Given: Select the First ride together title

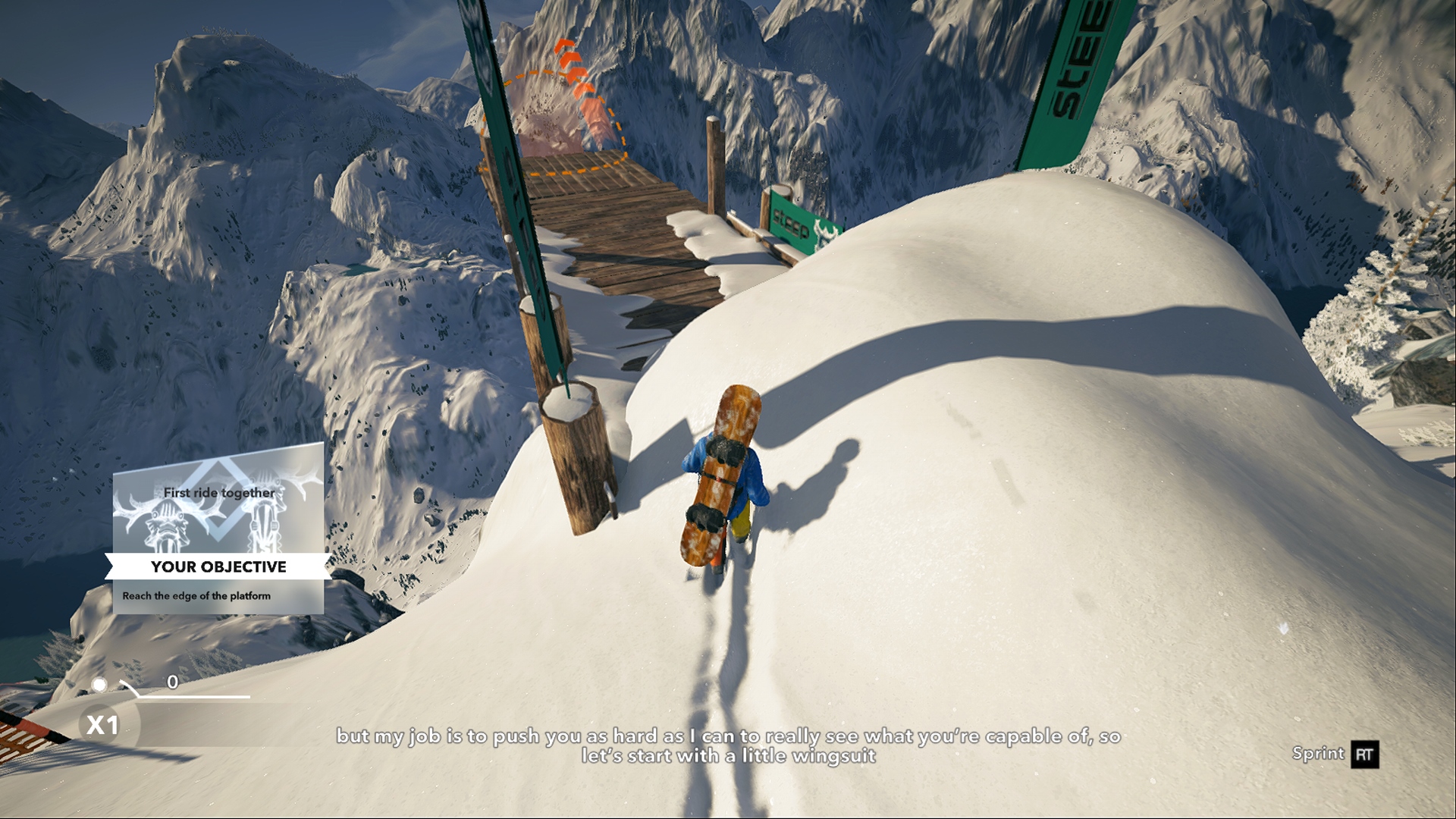Looking at the screenshot, I should [219, 492].
